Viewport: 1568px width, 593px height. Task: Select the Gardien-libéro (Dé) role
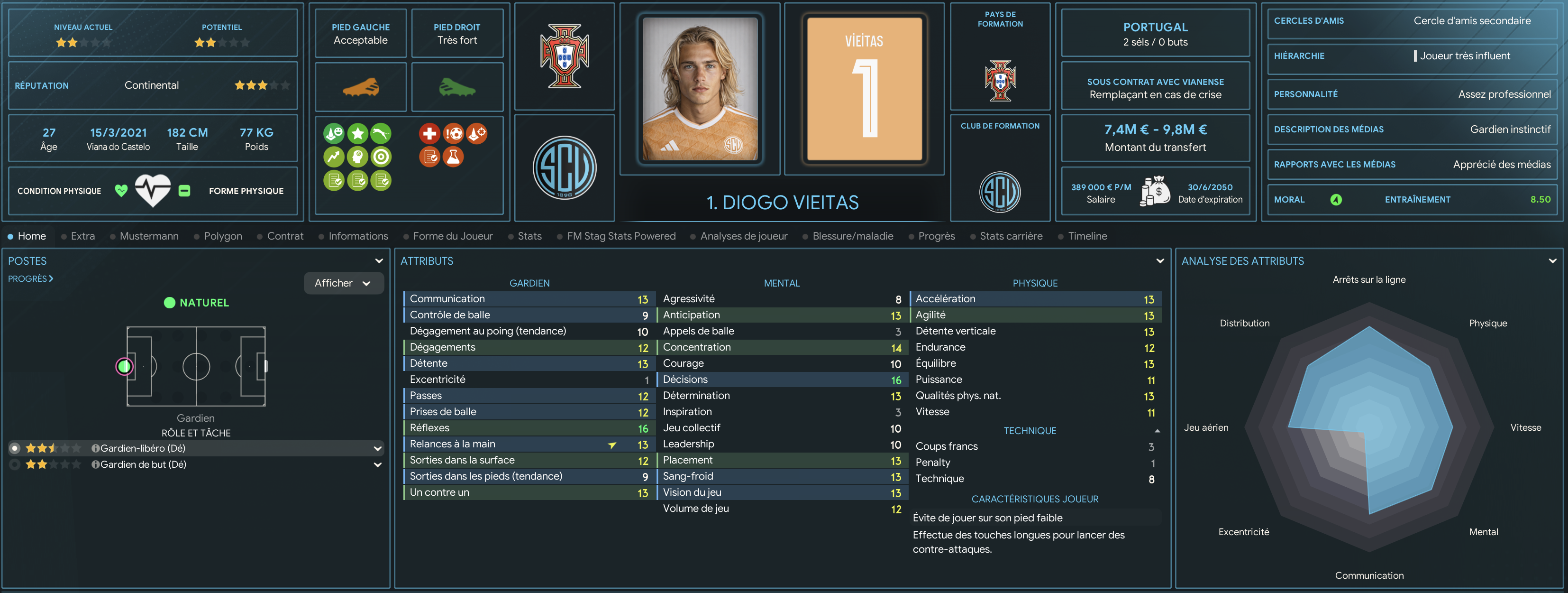pos(142,448)
